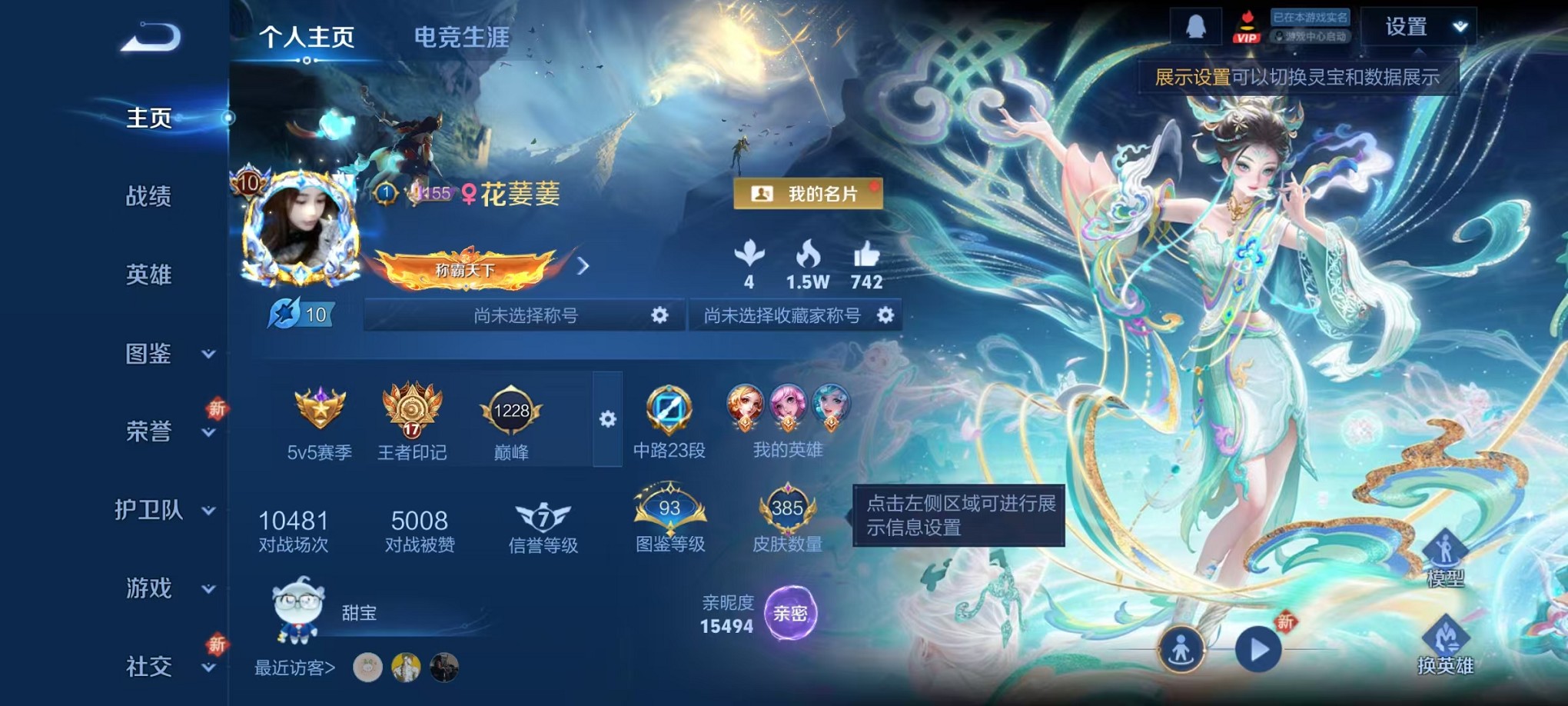1568x706 pixels.
Task: Select the 个人主页 tab
Action: (x=307, y=36)
